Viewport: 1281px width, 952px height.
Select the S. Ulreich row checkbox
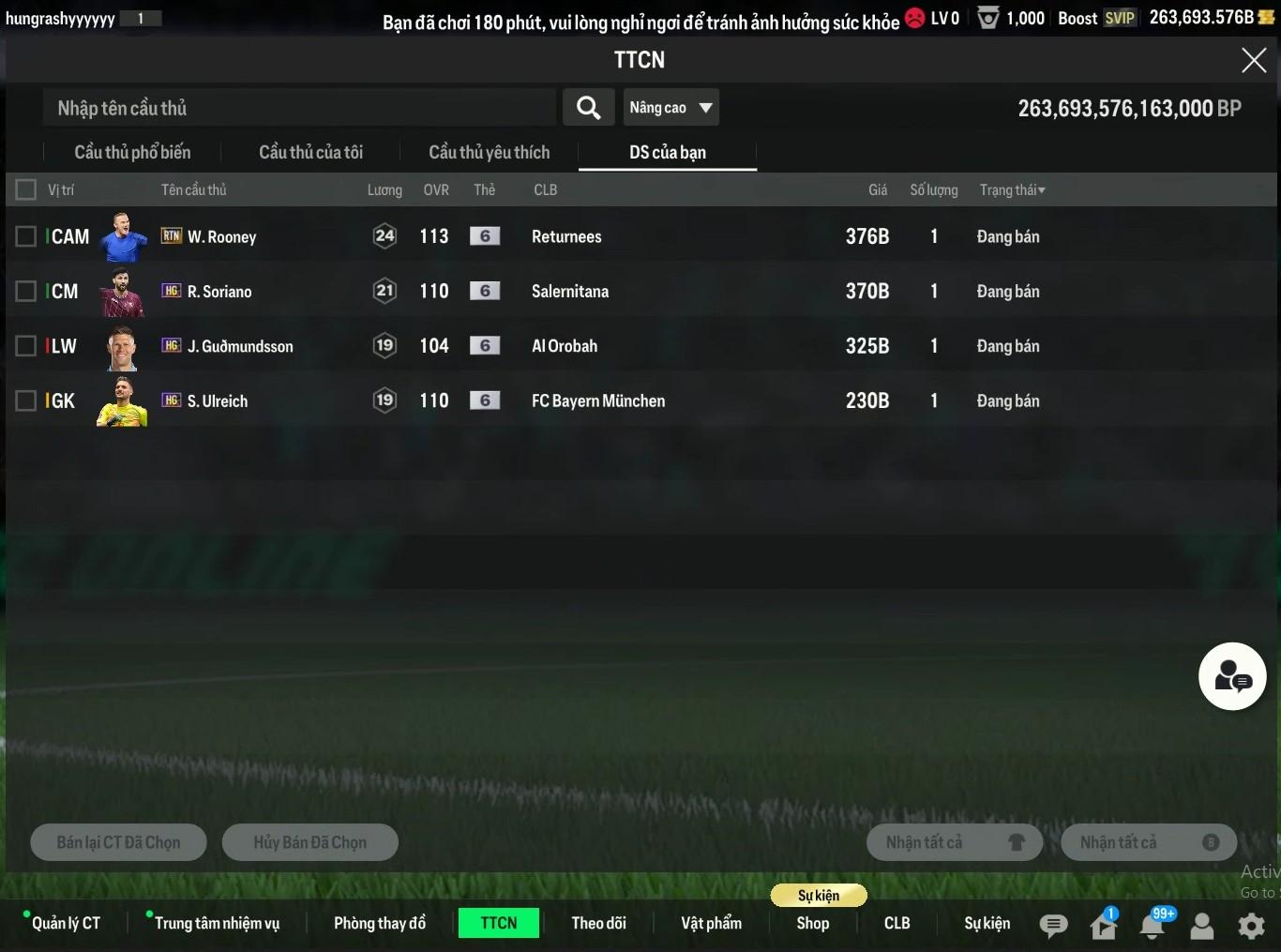(x=26, y=401)
